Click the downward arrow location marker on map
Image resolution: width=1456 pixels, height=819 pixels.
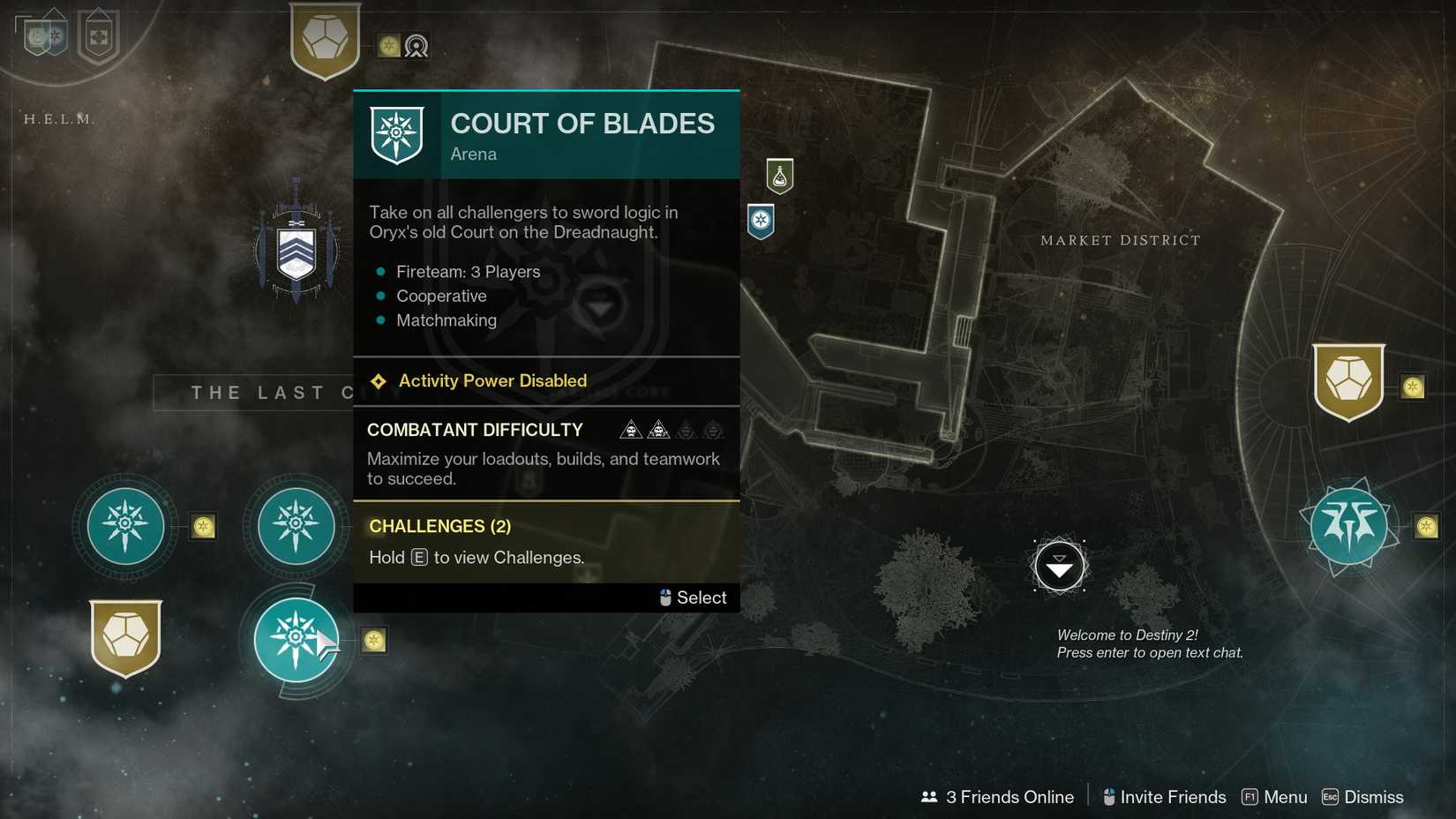click(1058, 567)
